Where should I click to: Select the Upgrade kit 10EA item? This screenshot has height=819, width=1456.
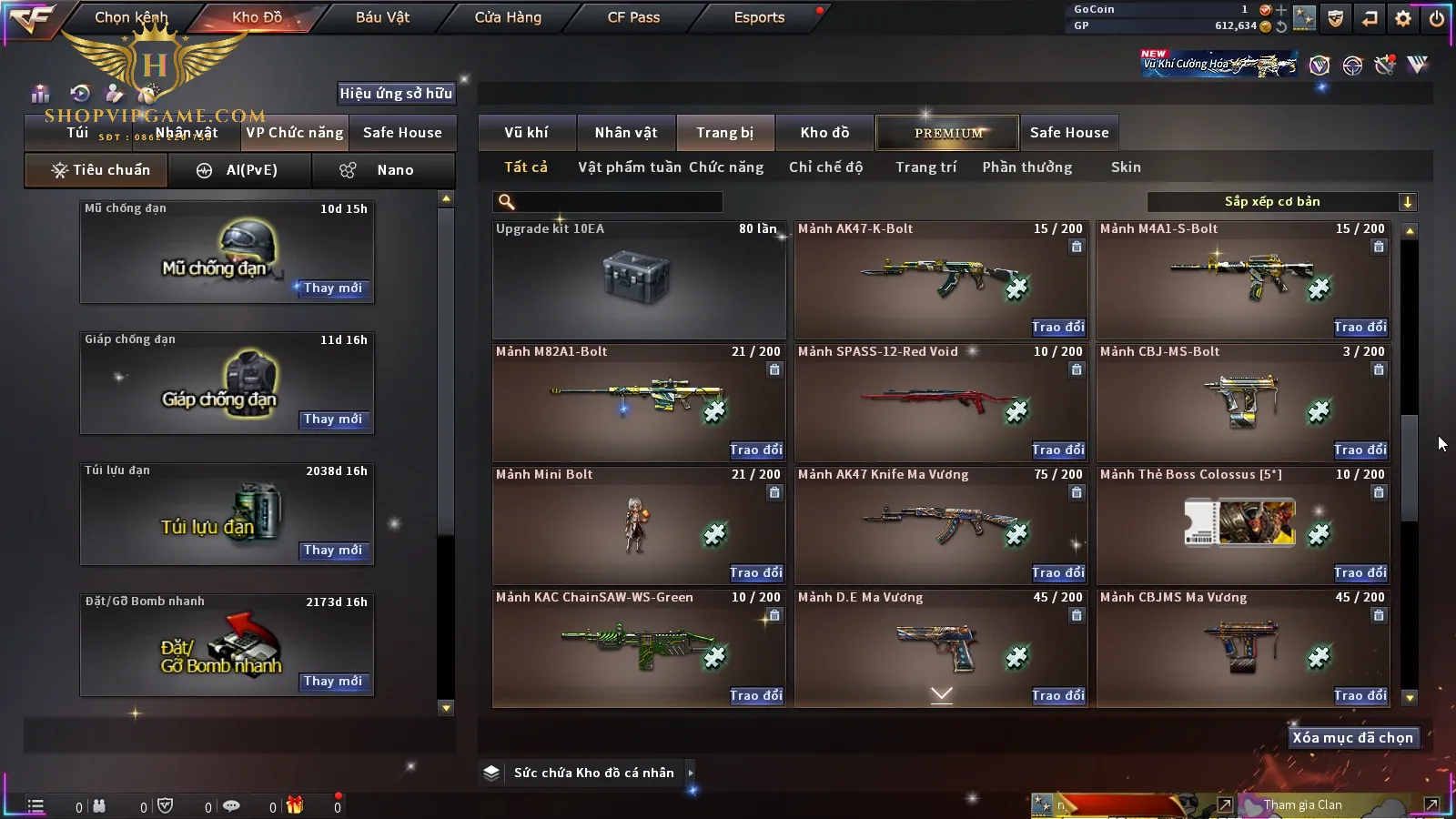point(638,278)
